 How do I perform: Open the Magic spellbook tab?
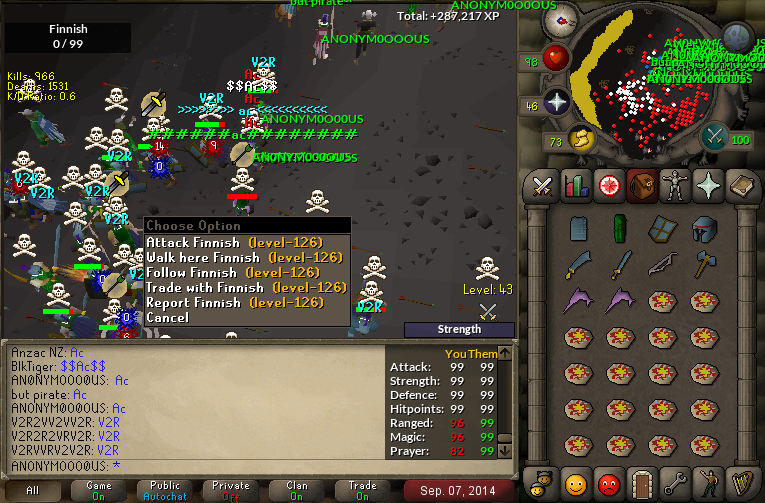point(739,186)
